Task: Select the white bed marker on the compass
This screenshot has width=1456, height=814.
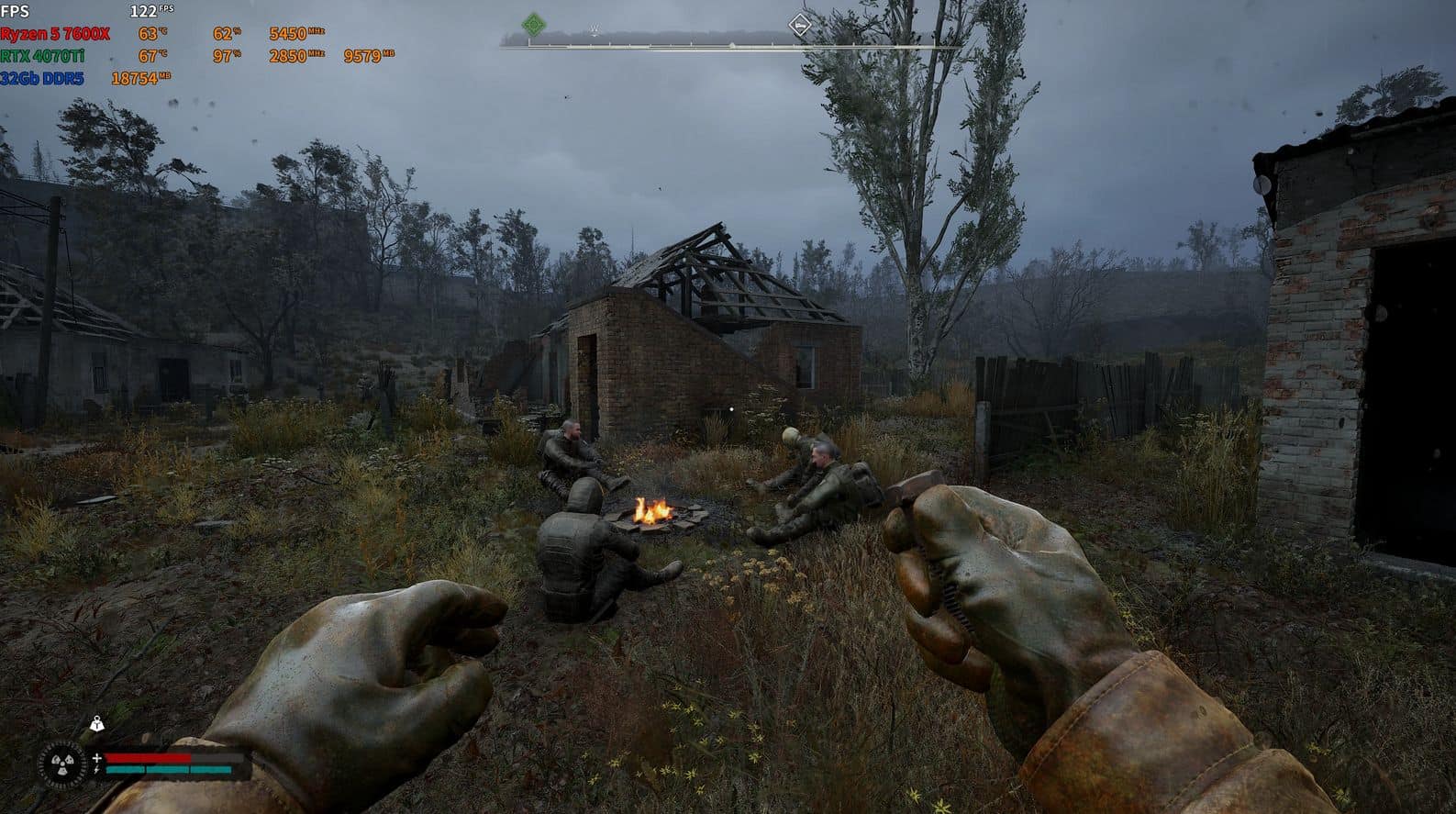Action: (x=800, y=25)
